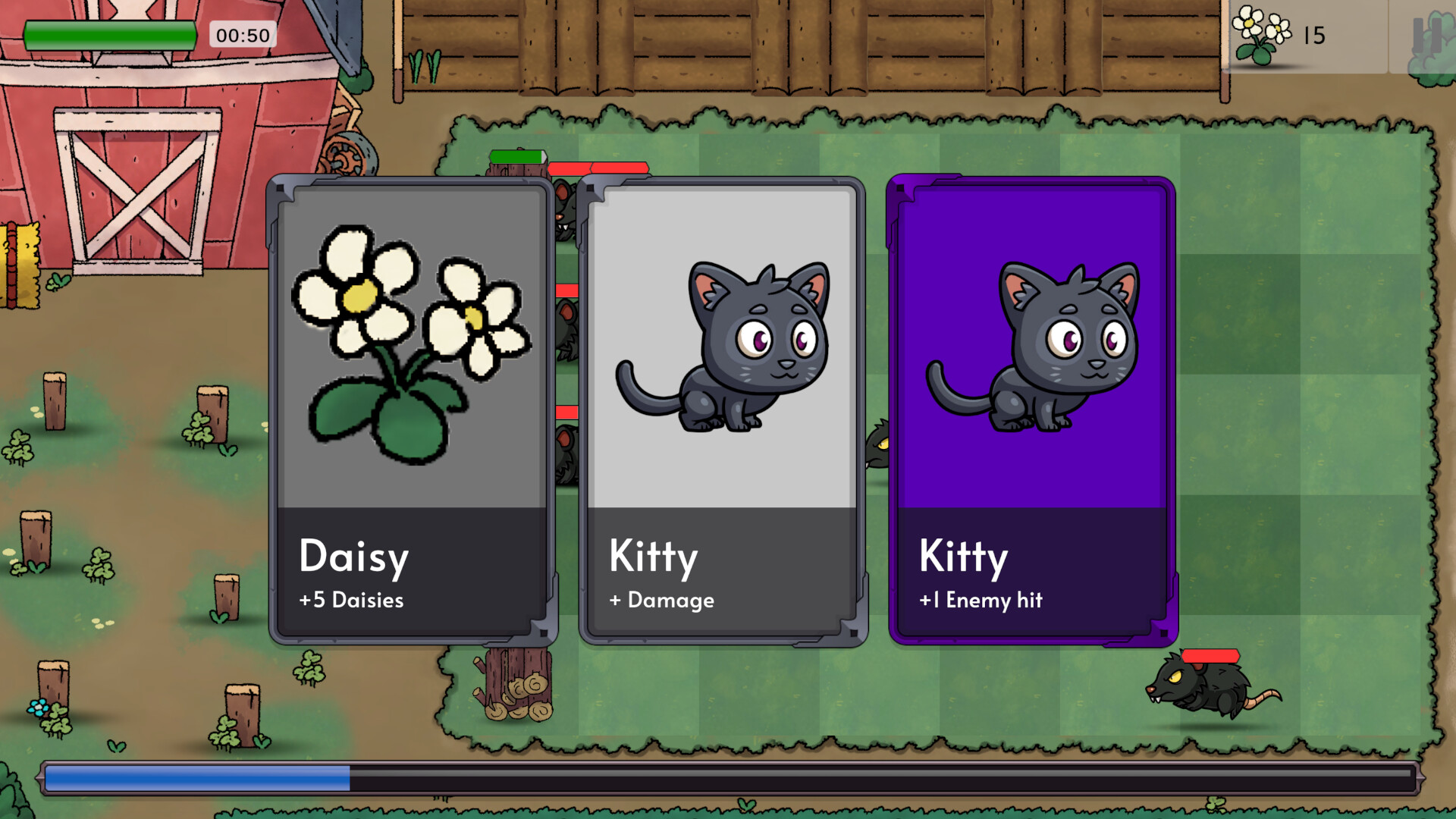
Task: Click the rat's red health bar
Action: pyautogui.click(x=1210, y=656)
